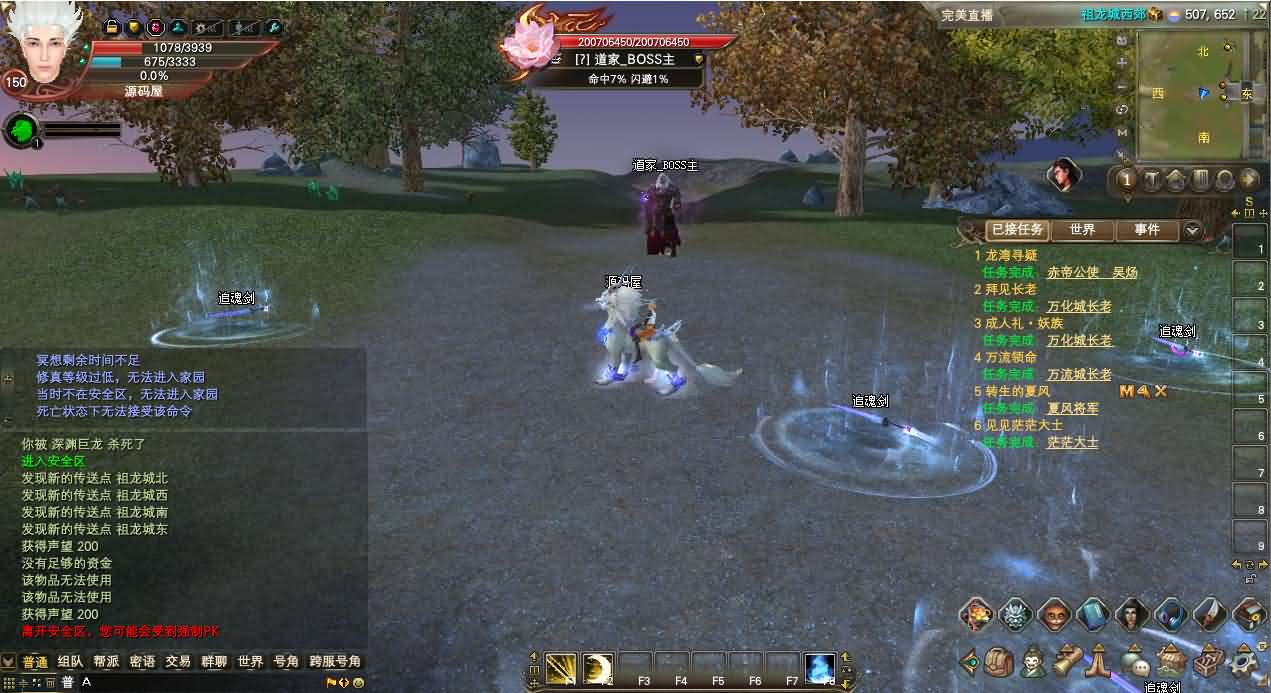The image size is (1271, 693).
Task: Open the backpack inventory icon
Action: click(998, 661)
